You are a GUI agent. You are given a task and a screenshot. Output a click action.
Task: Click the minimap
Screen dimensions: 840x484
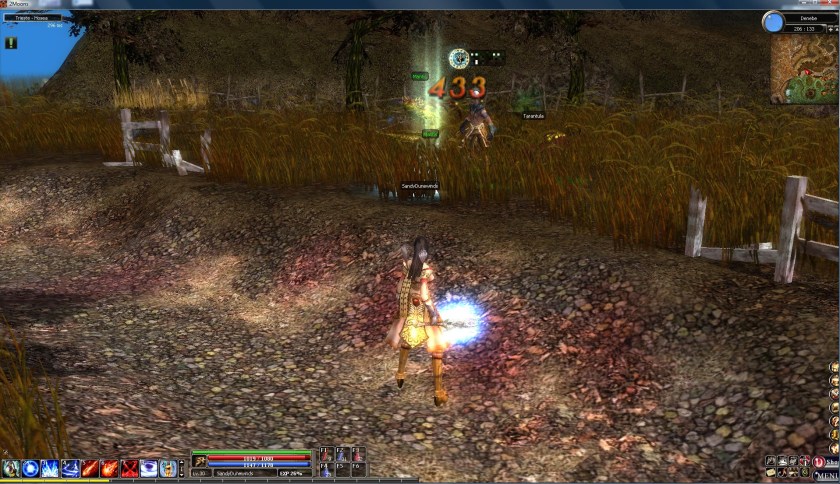click(x=805, y=70)
